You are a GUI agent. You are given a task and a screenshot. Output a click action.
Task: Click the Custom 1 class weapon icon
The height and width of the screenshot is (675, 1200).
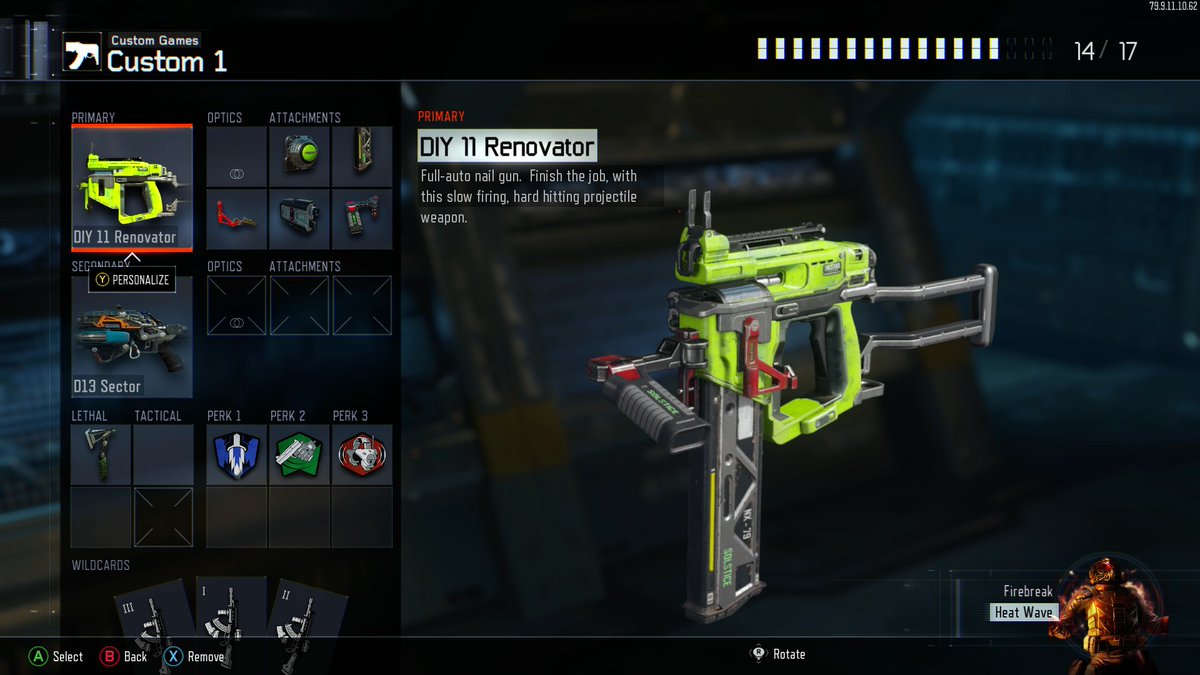pos(80,54)
